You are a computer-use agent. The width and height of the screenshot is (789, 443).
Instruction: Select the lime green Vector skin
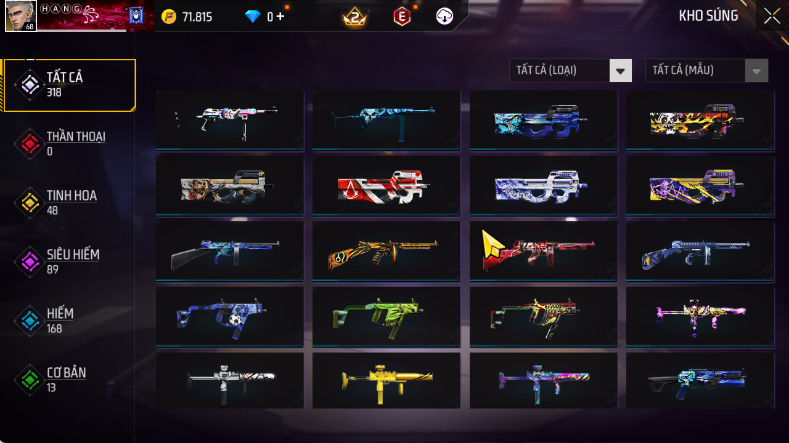point(386,314)
